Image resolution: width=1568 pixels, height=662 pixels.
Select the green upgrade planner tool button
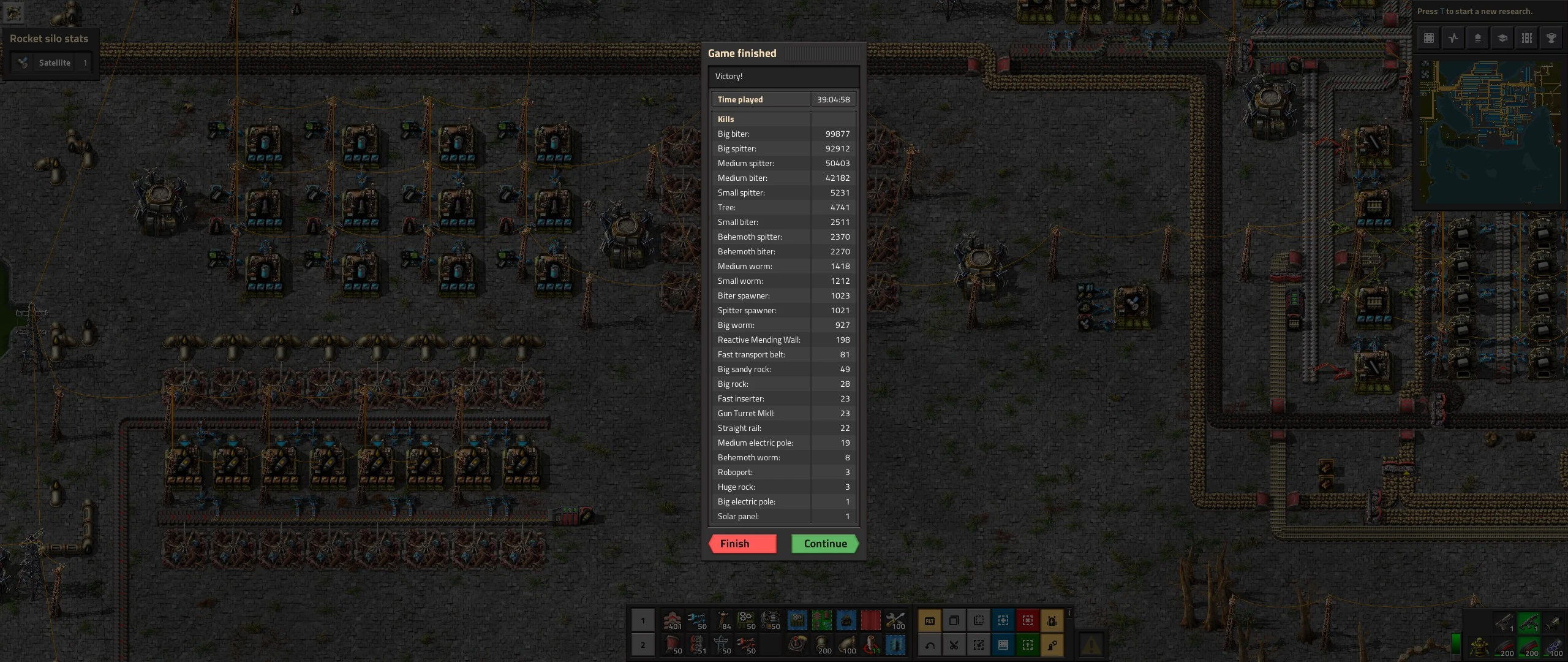1028,645
